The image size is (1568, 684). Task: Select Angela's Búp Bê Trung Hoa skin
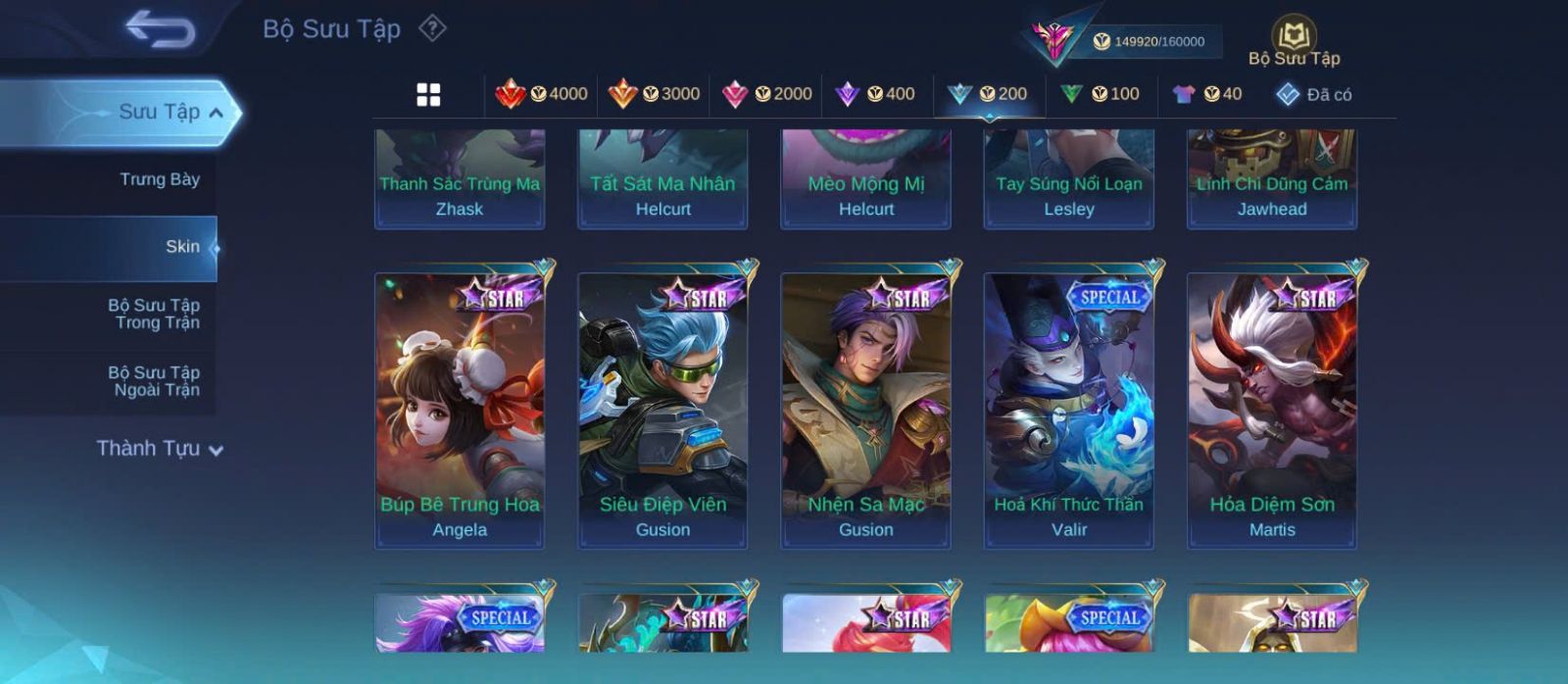(x=460, y=411)
